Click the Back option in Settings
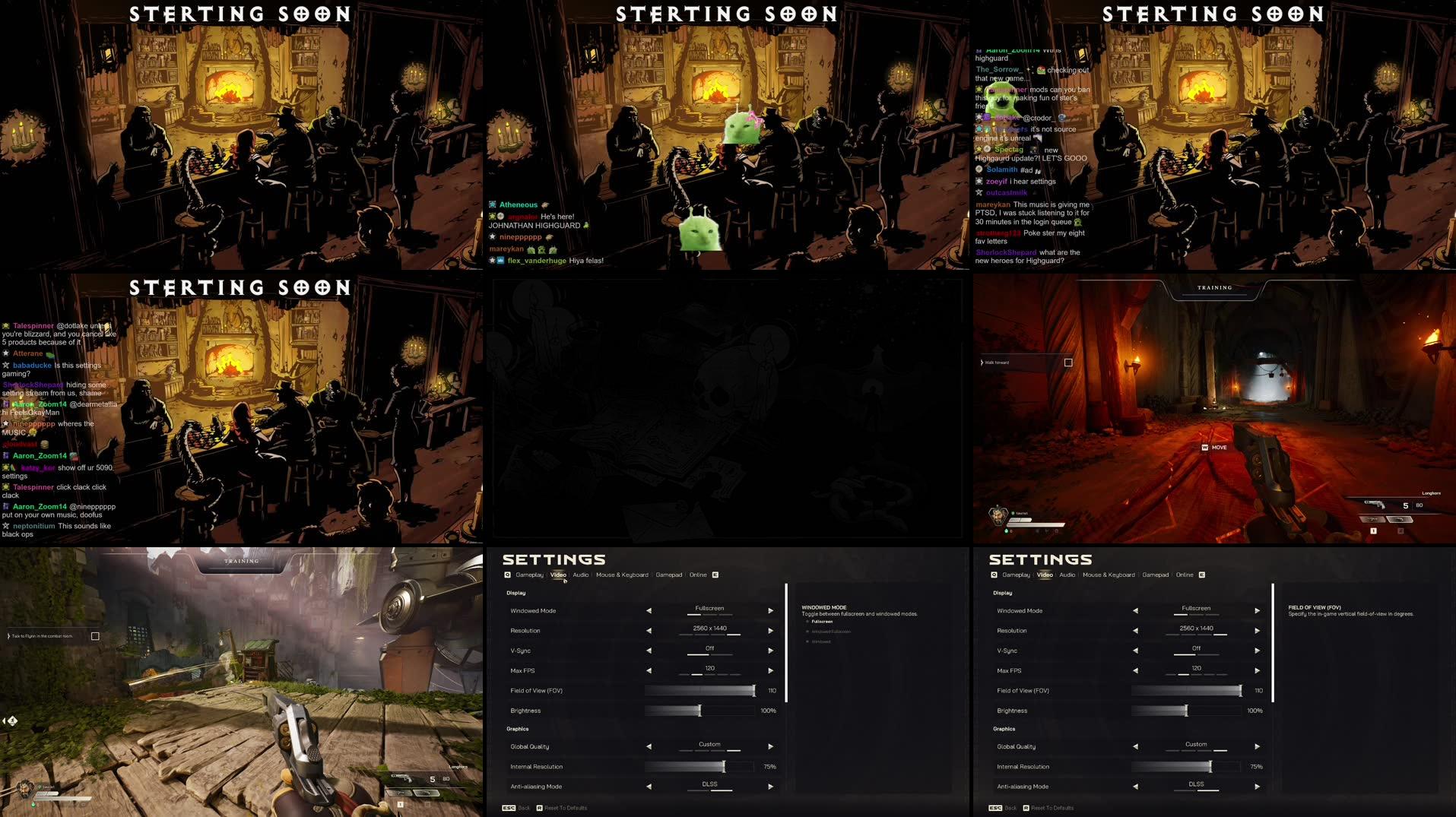This screenshot has width=1456, height=817. tap(524, 808)
